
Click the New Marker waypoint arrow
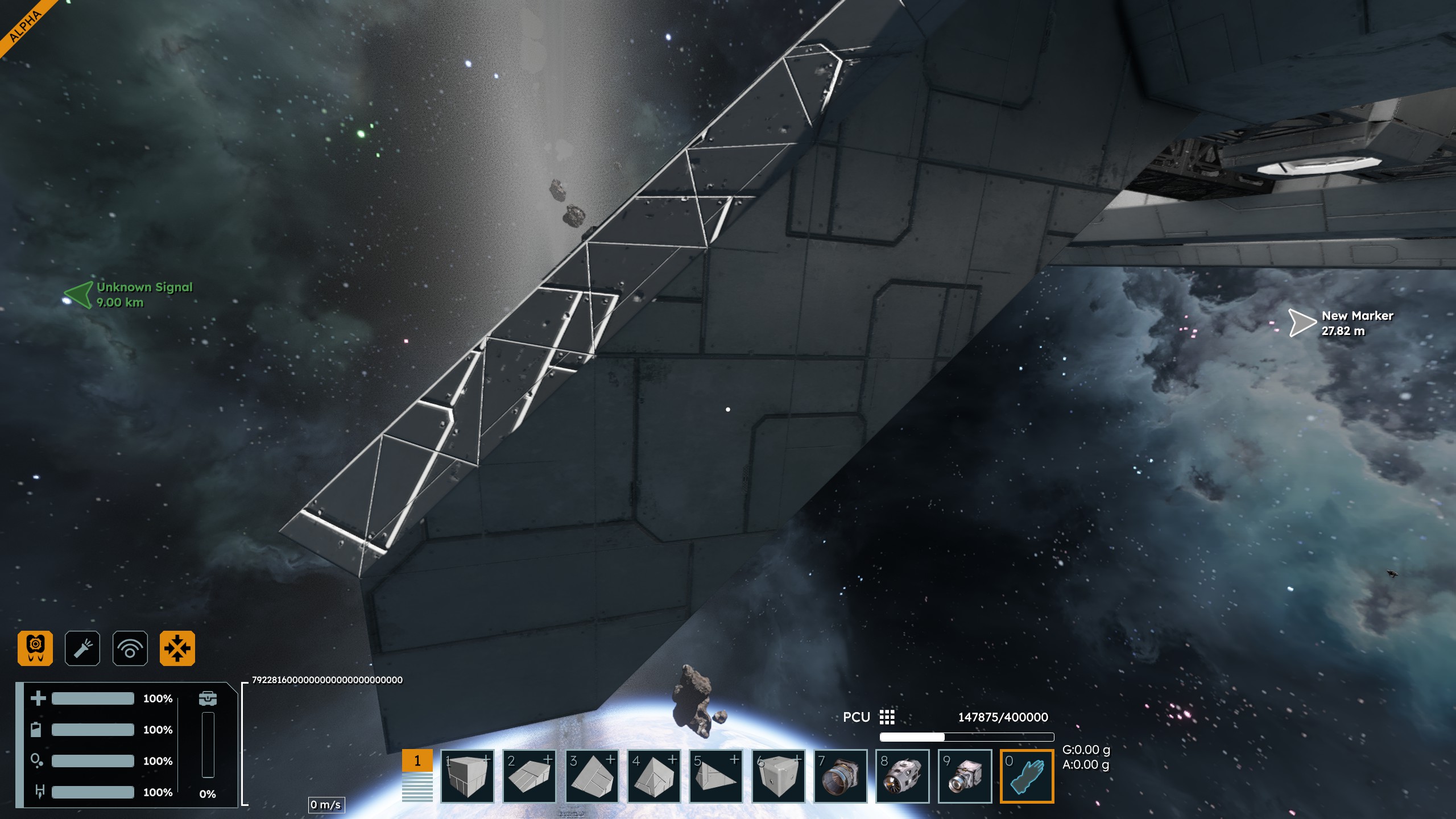coord(1301,323)
